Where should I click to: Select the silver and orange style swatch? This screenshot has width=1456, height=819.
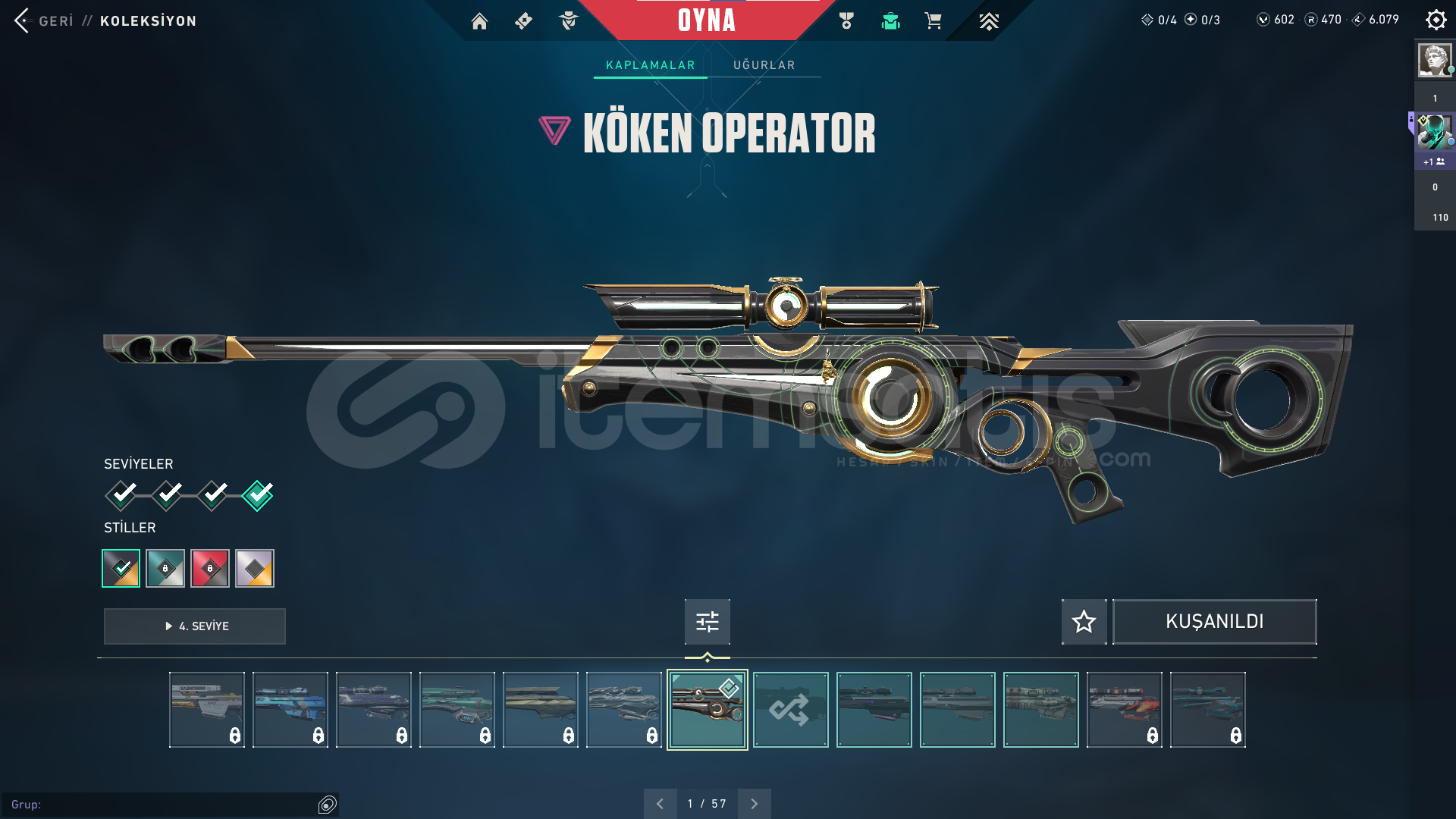tap(255, 568)
